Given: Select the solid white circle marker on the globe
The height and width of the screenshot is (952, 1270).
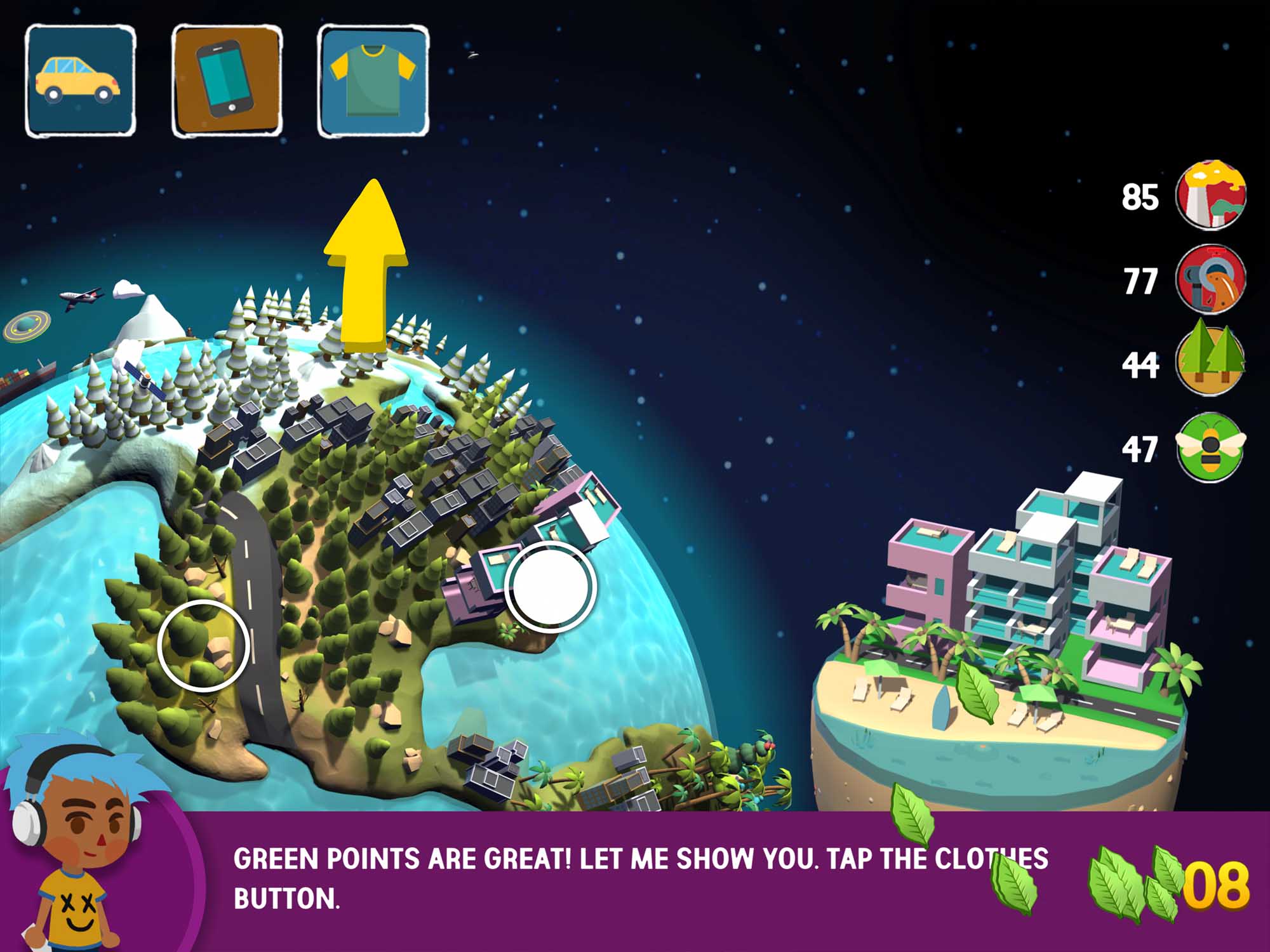Looking at the screenshot, I should 550,587.
